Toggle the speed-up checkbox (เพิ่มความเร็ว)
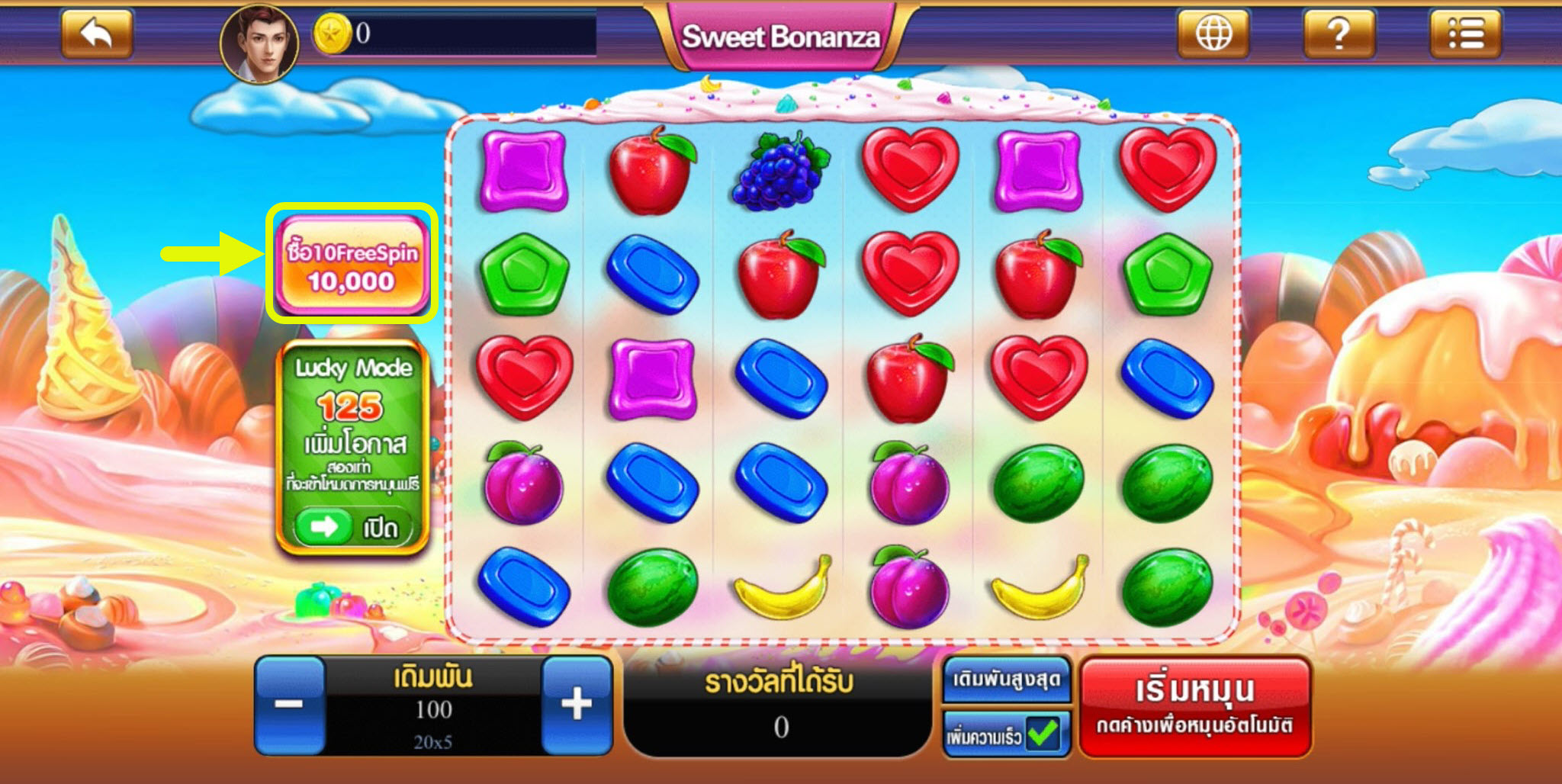Image resolution: width=1562 pixels, height=784 pixels. (1042, 734)
